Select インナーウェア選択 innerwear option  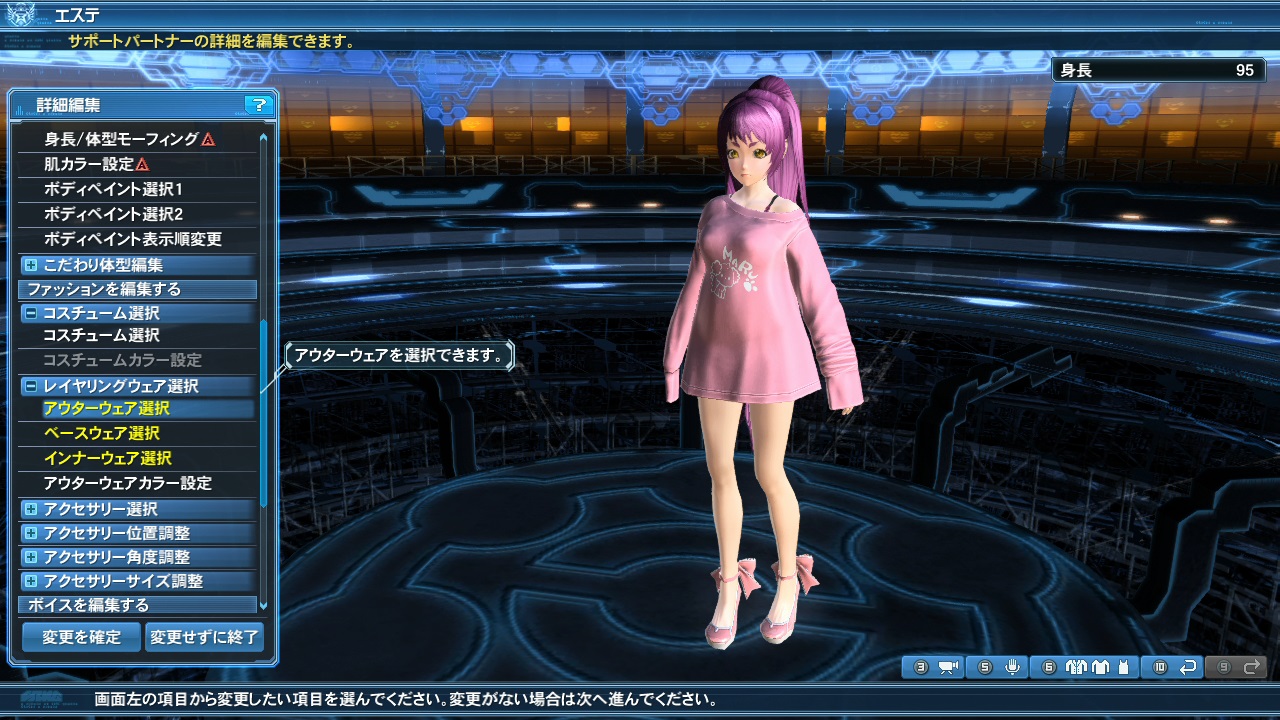point(106,458)
